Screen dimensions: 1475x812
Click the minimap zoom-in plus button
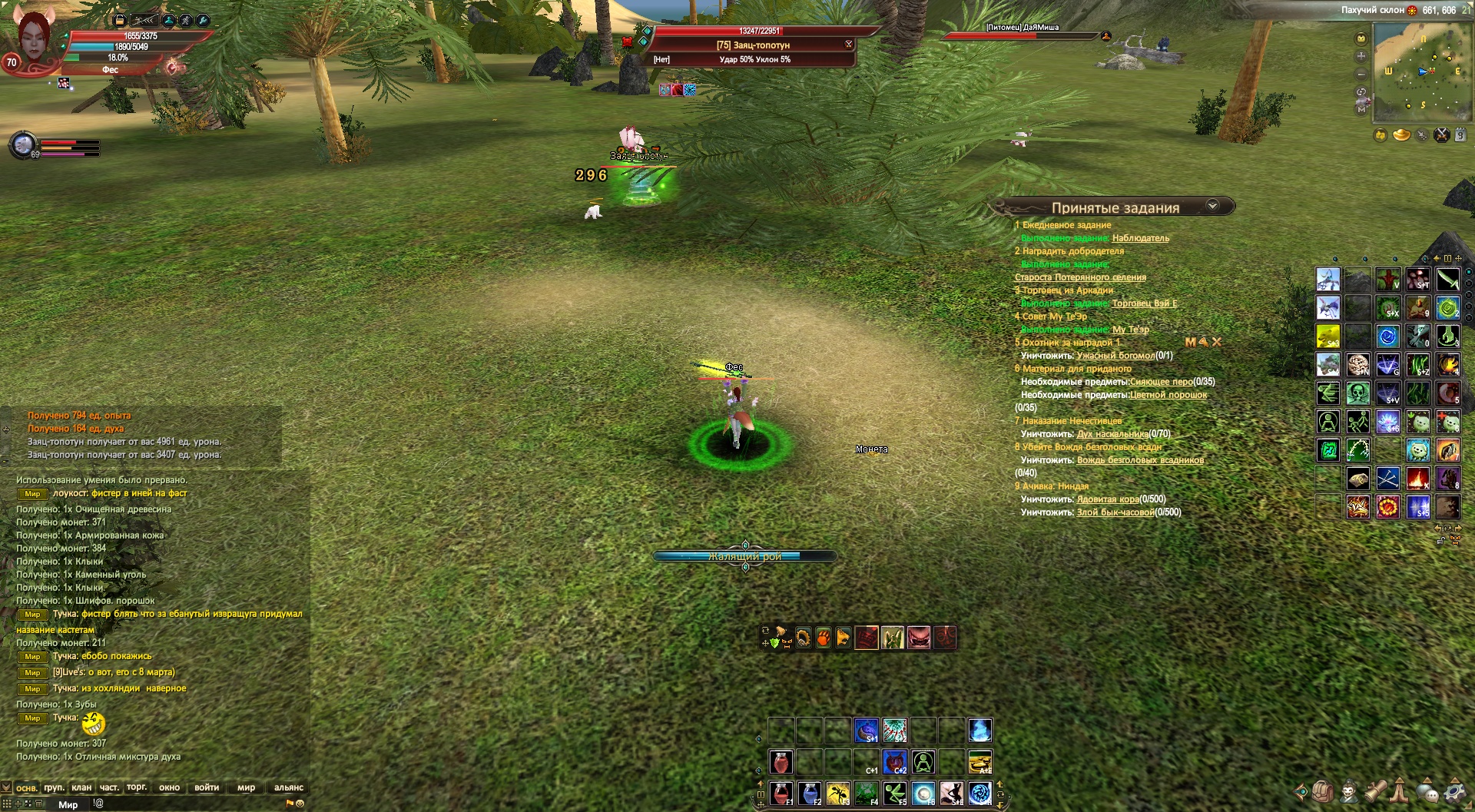[1361, 56]
